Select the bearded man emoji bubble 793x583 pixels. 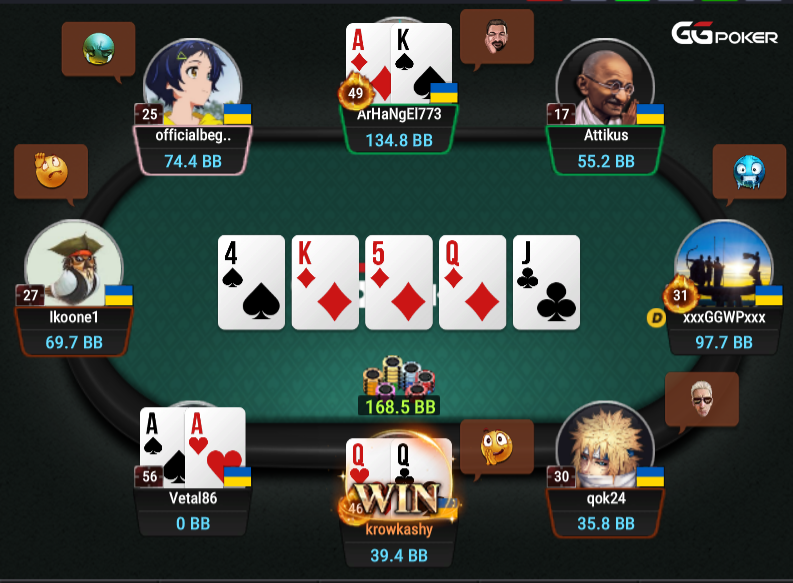[x=497, y=37]
